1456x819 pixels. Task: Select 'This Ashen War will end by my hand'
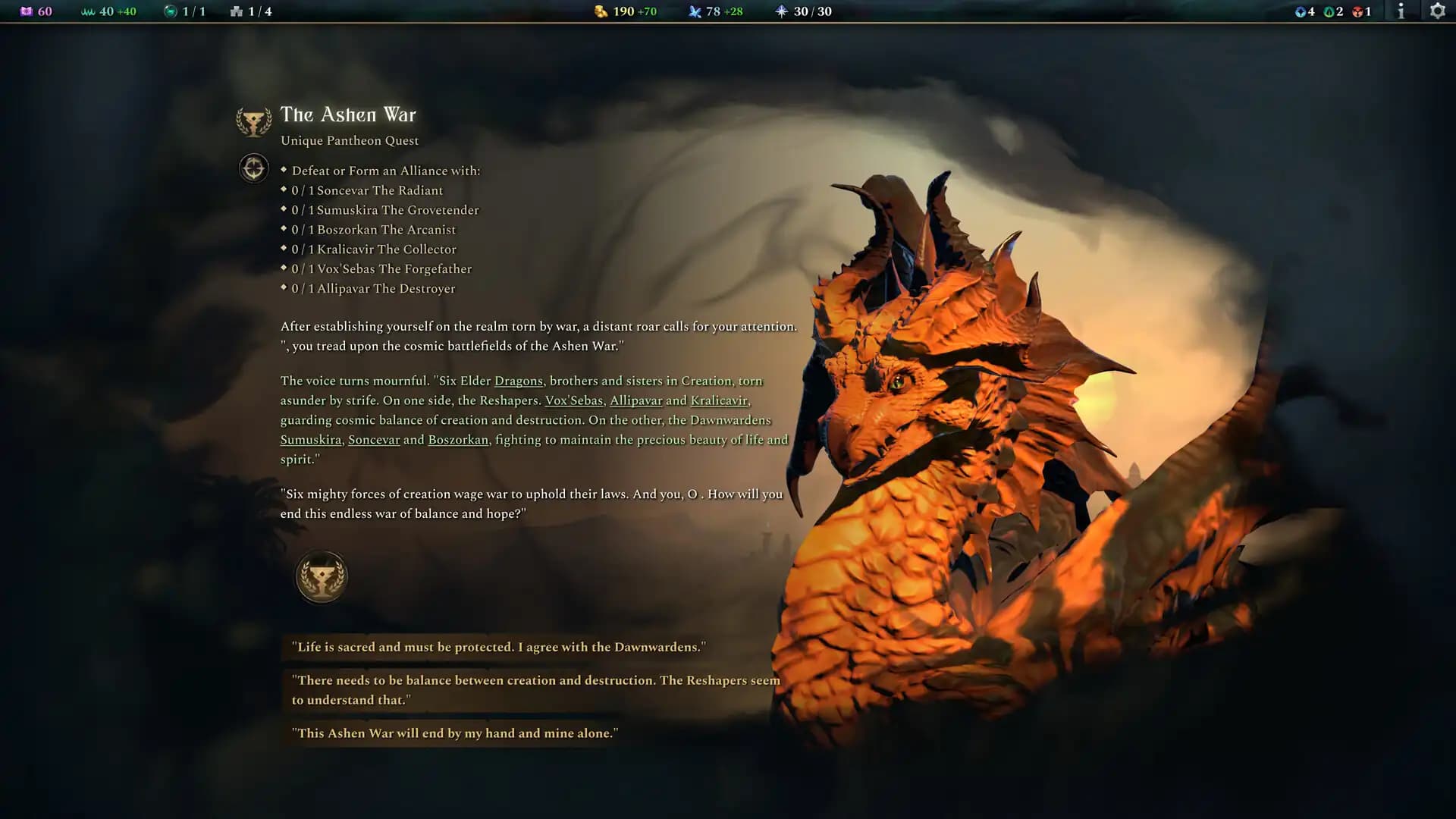point(456,733)
